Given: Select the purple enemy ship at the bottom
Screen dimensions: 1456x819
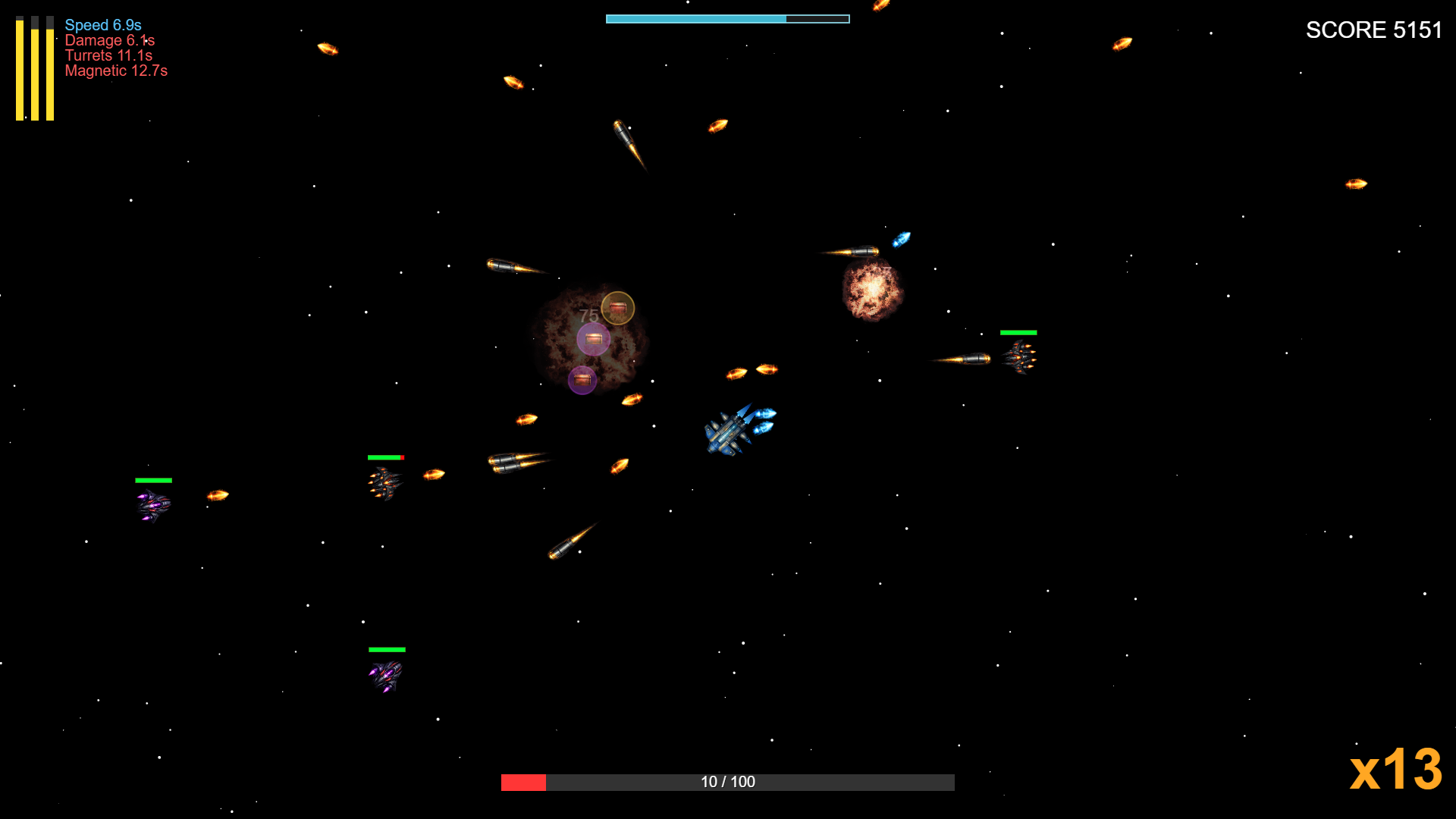Looking at the screenshot, I should tap(385, 673).
